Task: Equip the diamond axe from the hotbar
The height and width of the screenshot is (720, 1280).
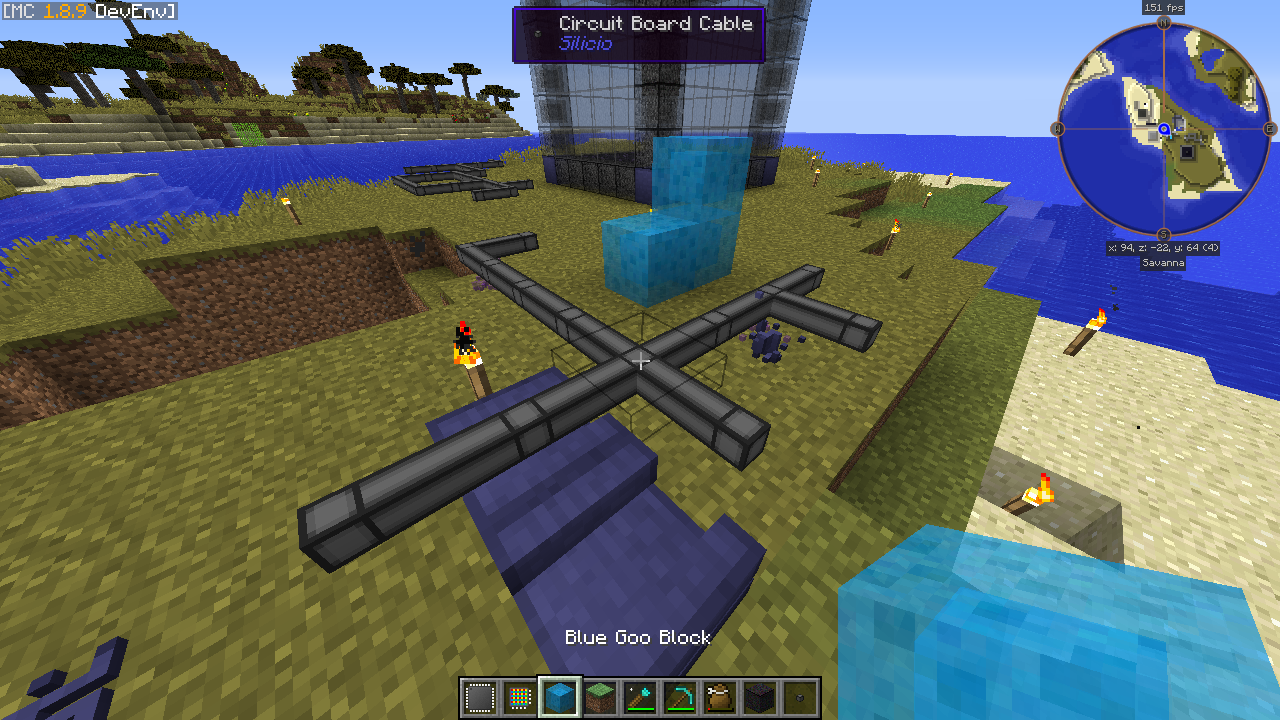Action: click(x=640, y=697)
